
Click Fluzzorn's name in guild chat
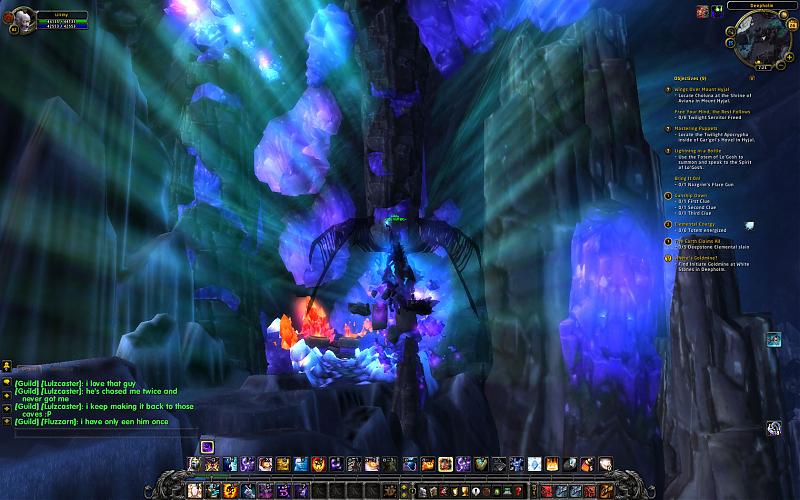59,422
